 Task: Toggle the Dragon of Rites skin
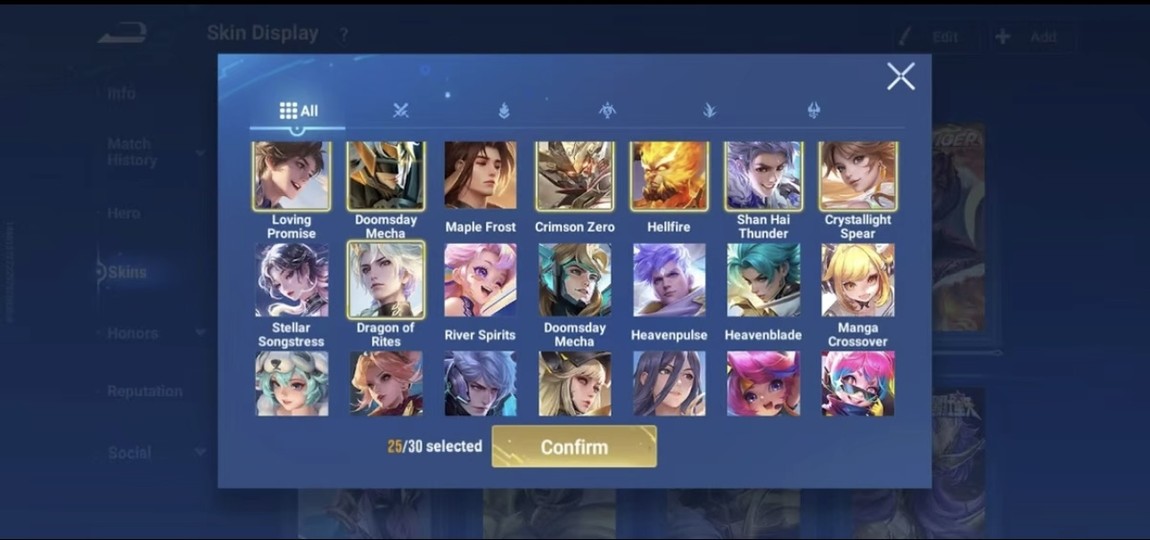click(x=386, y=281)
